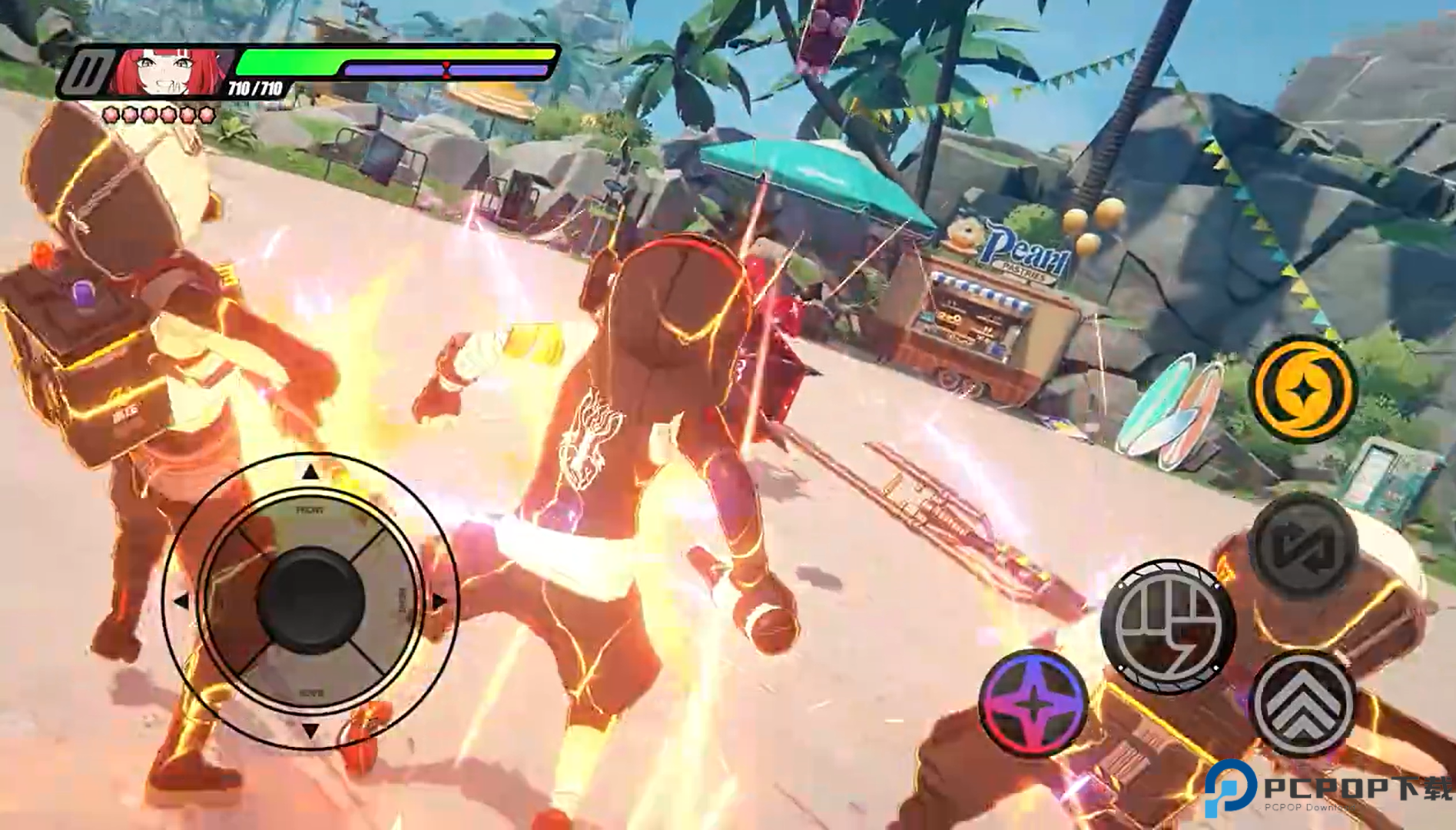Tap the joystick's right arrow
The height and width of the screenshot is (830, 1456).
coord(439,601)
